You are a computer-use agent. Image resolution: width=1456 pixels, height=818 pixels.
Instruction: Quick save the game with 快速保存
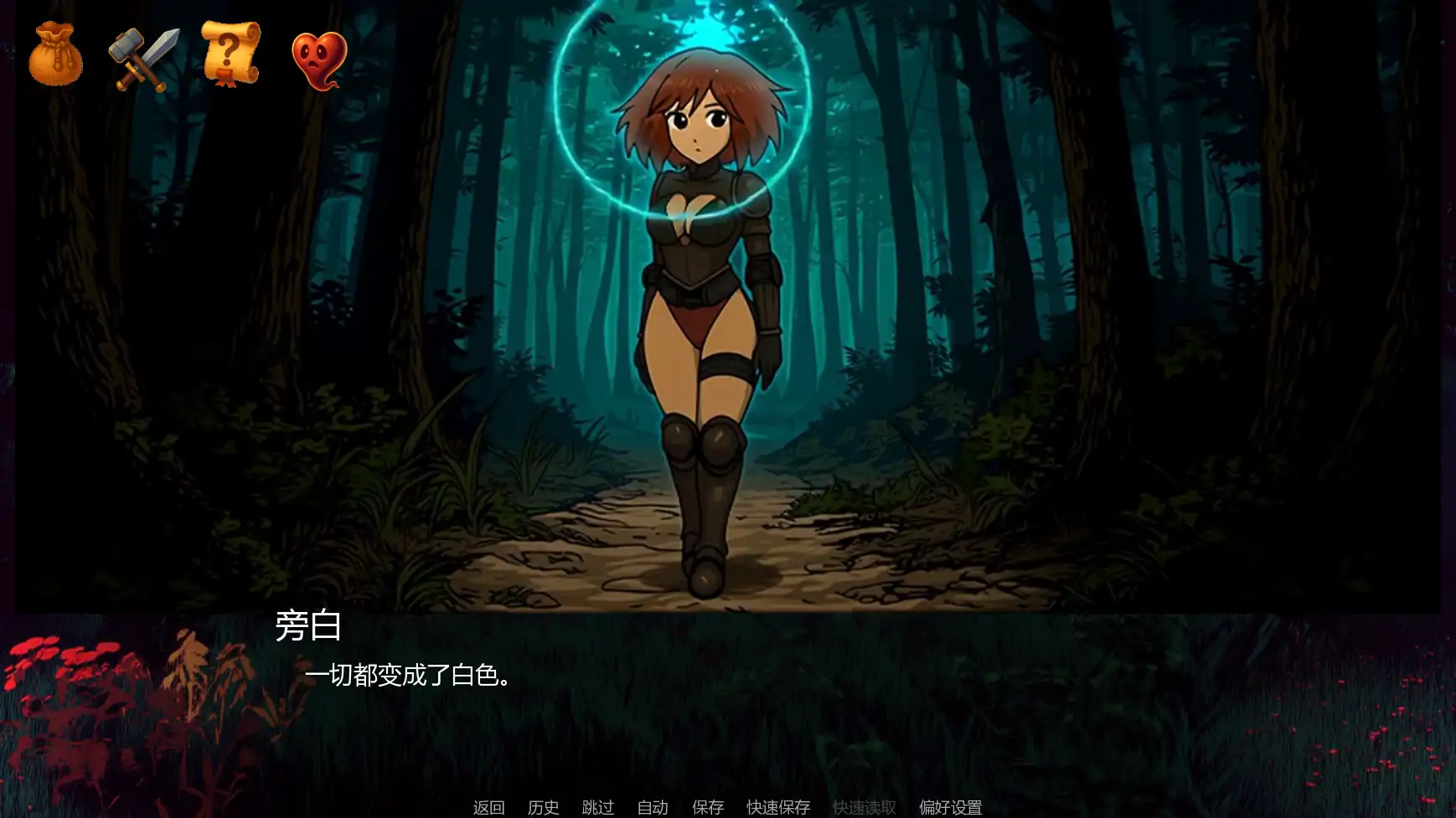pyautogui.click(x=777, y=806)
